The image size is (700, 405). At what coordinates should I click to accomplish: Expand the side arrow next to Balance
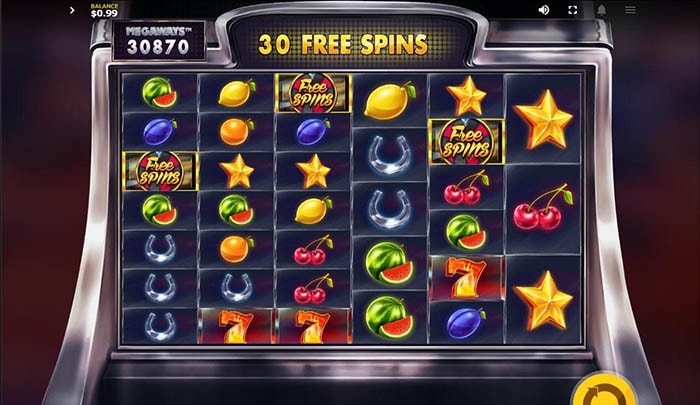[x=72, y=11]
